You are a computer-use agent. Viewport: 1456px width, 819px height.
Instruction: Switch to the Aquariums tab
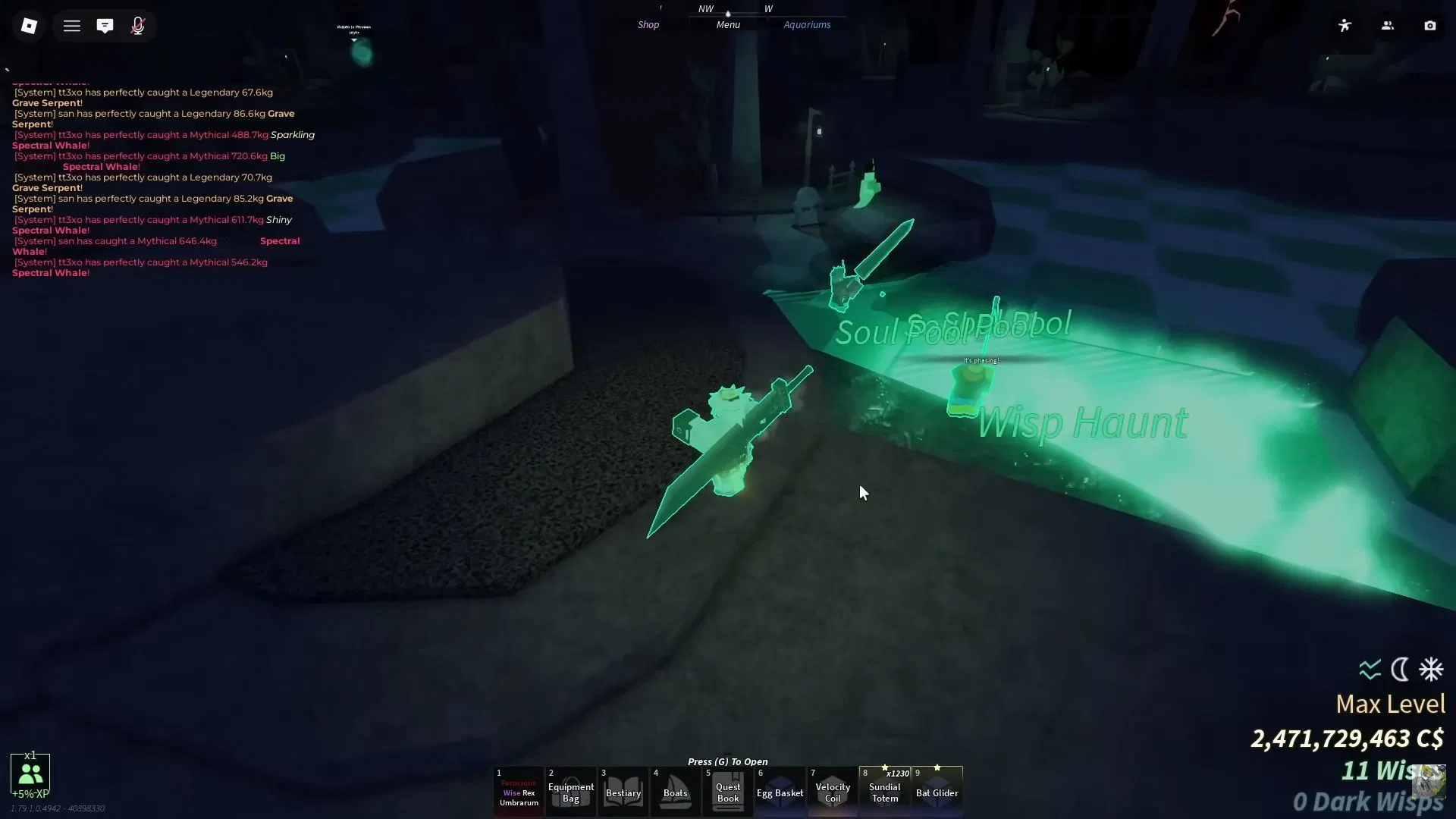pyautogui.click(x=807, y=24)
